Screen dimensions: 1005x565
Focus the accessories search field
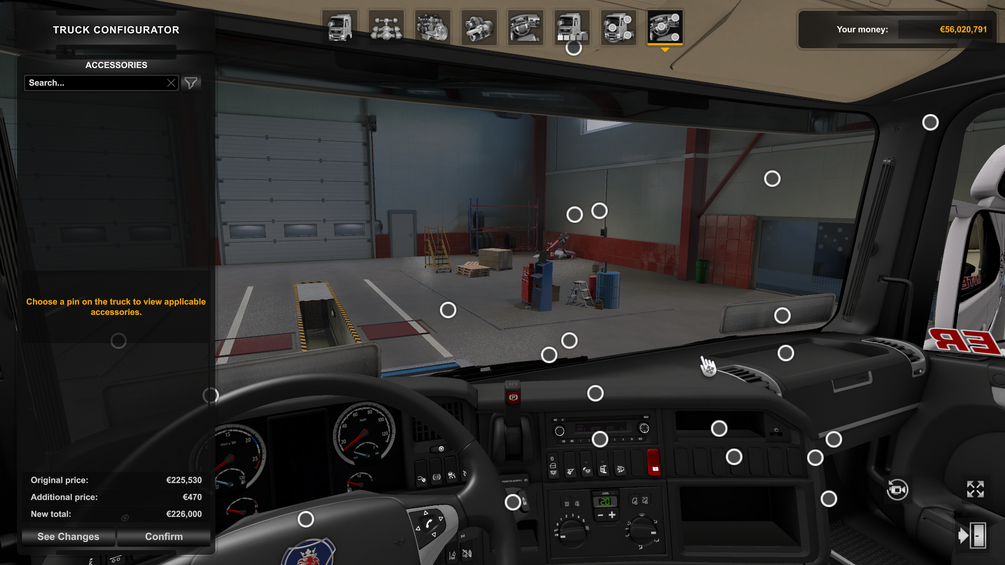click(95, 83)
